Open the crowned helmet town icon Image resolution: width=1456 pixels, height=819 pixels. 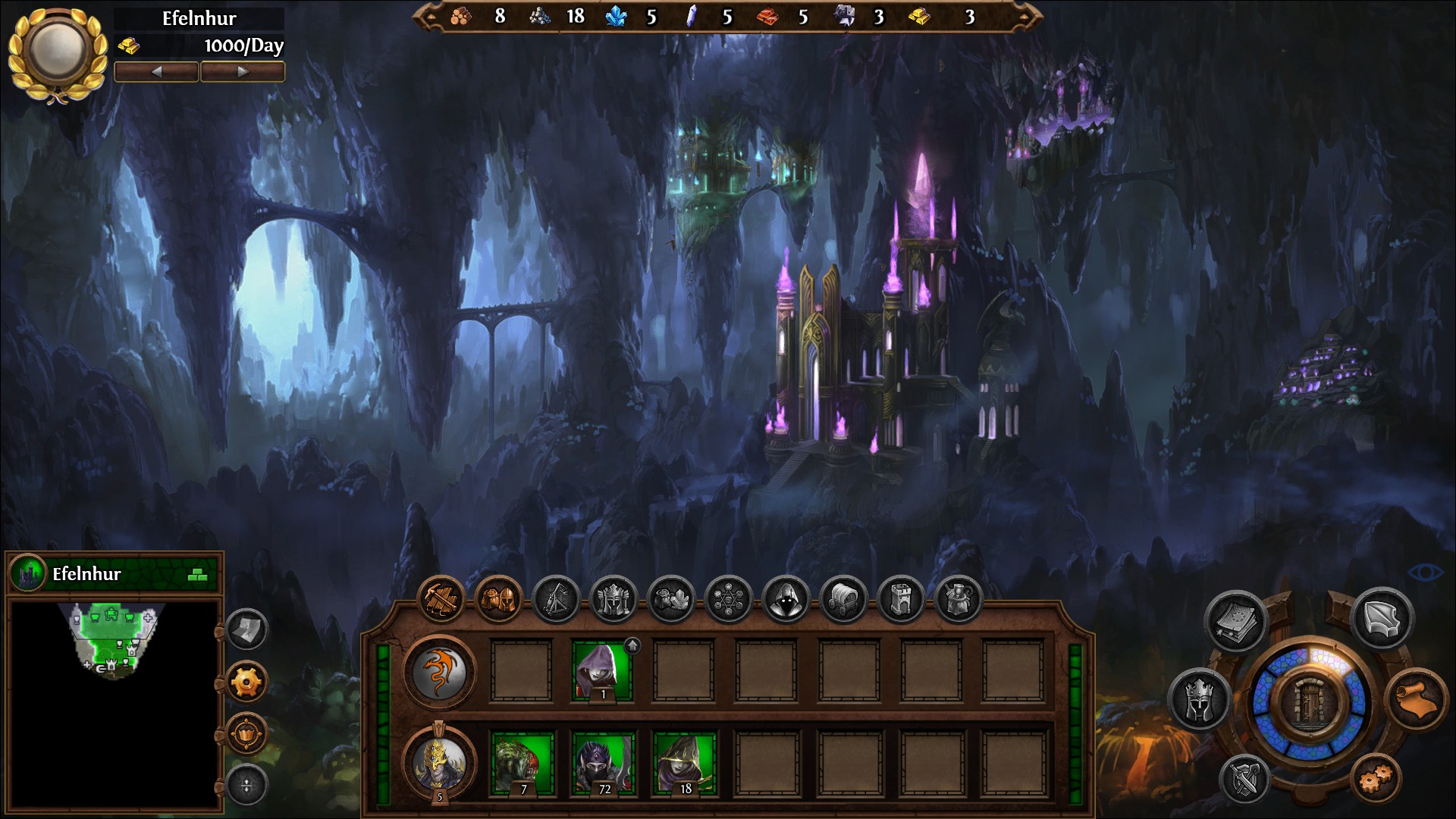613,600
